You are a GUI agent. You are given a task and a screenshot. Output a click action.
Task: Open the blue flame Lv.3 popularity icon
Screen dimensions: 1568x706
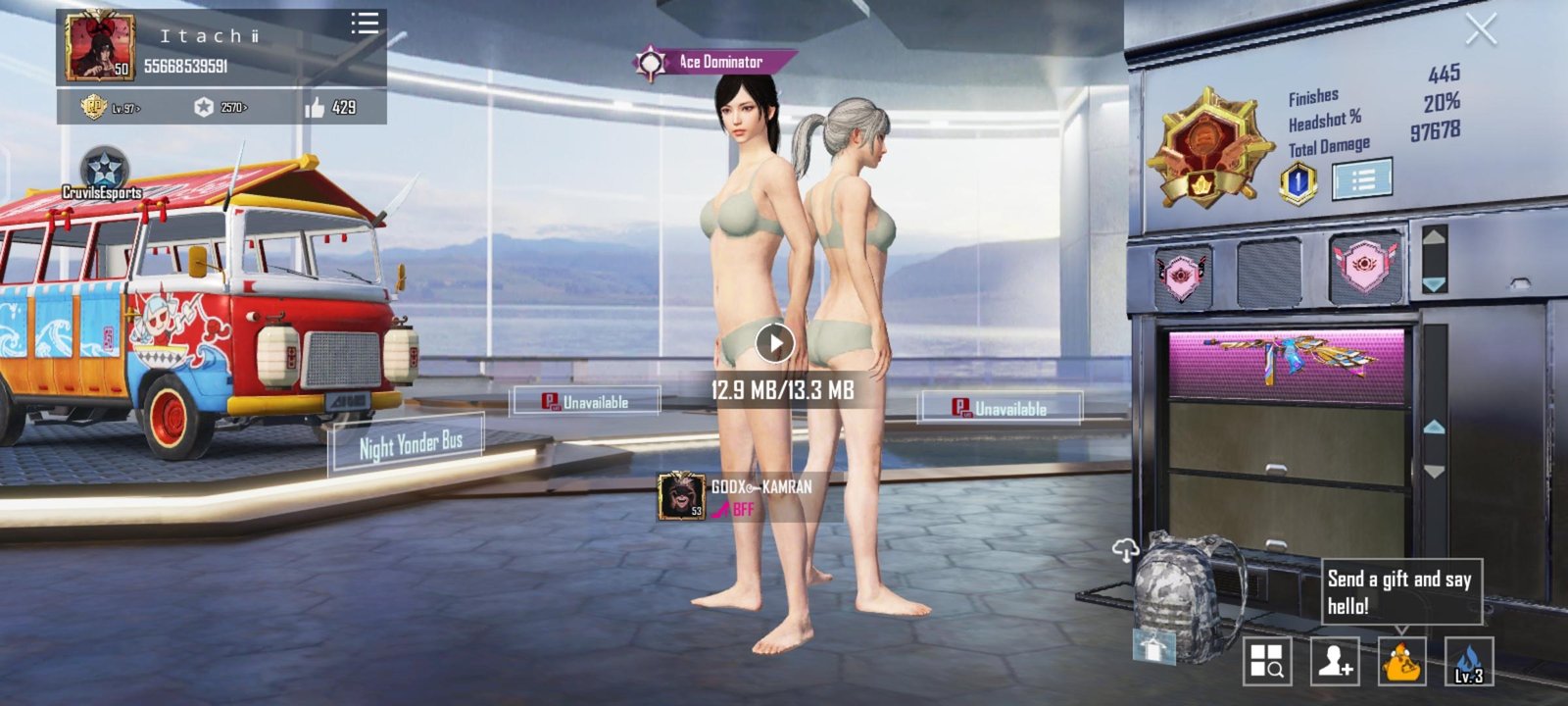pyautogui.click(x=1469, y=661)
